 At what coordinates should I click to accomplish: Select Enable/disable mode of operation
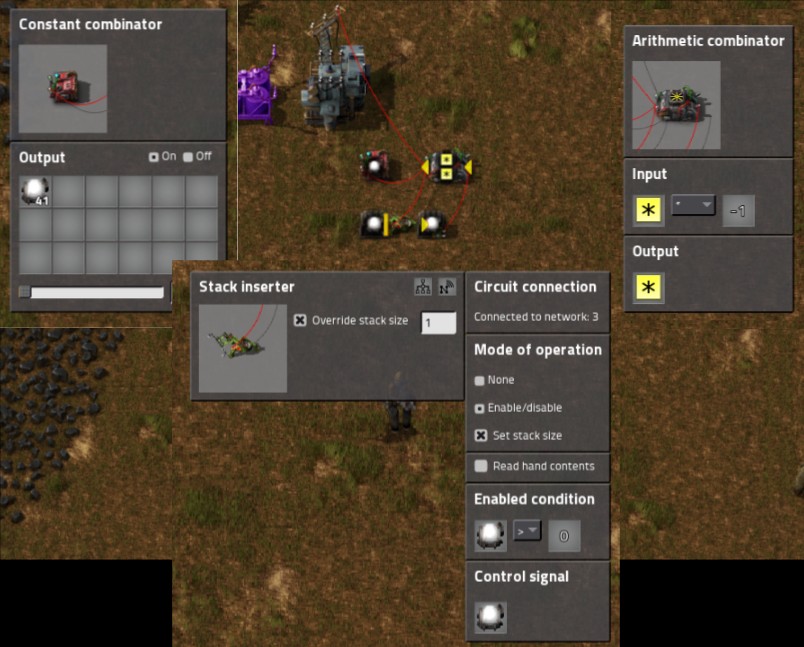tap(480, 408)
